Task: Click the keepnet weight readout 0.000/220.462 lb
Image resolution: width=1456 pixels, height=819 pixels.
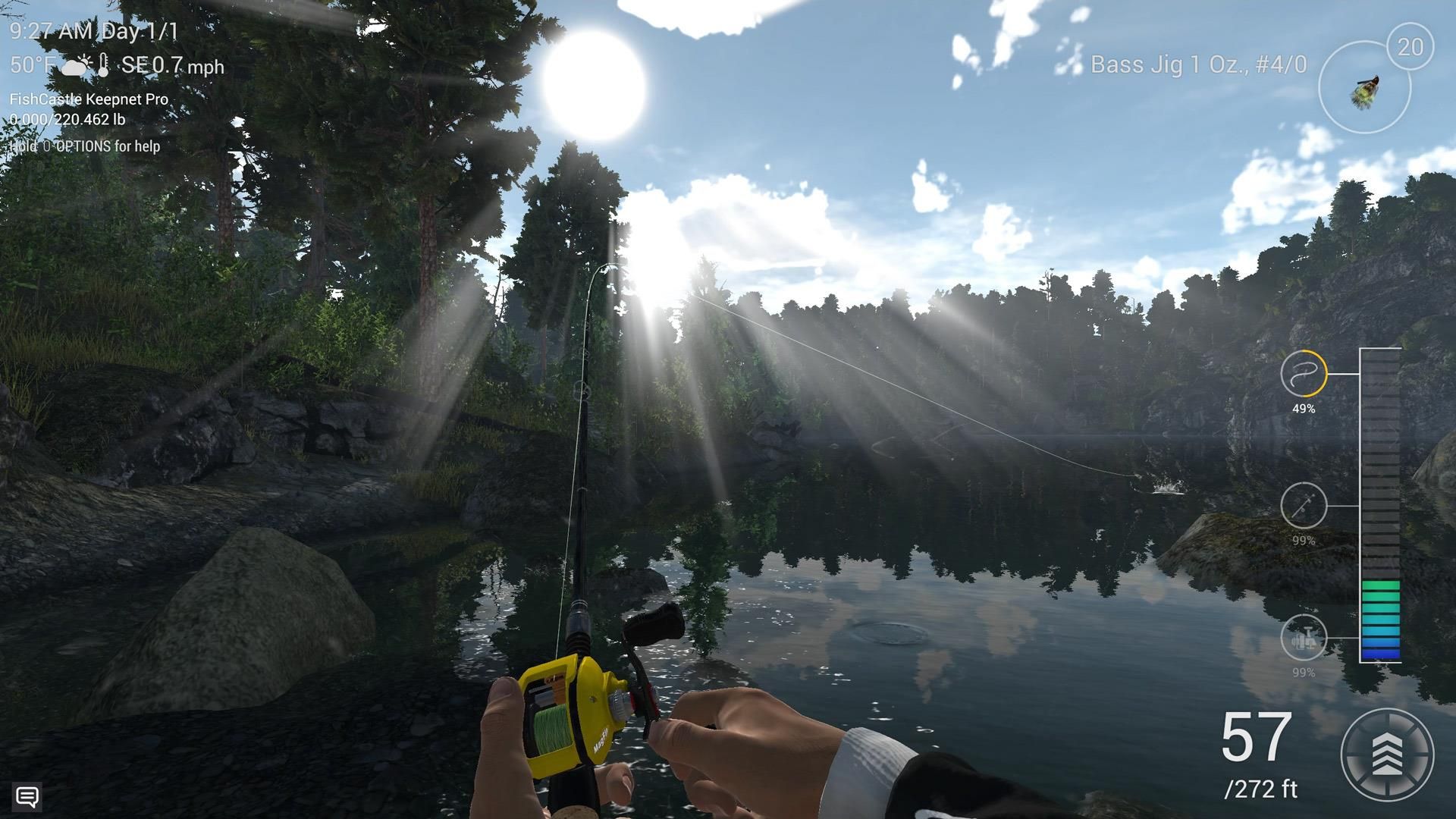Action: pos(68,119)
